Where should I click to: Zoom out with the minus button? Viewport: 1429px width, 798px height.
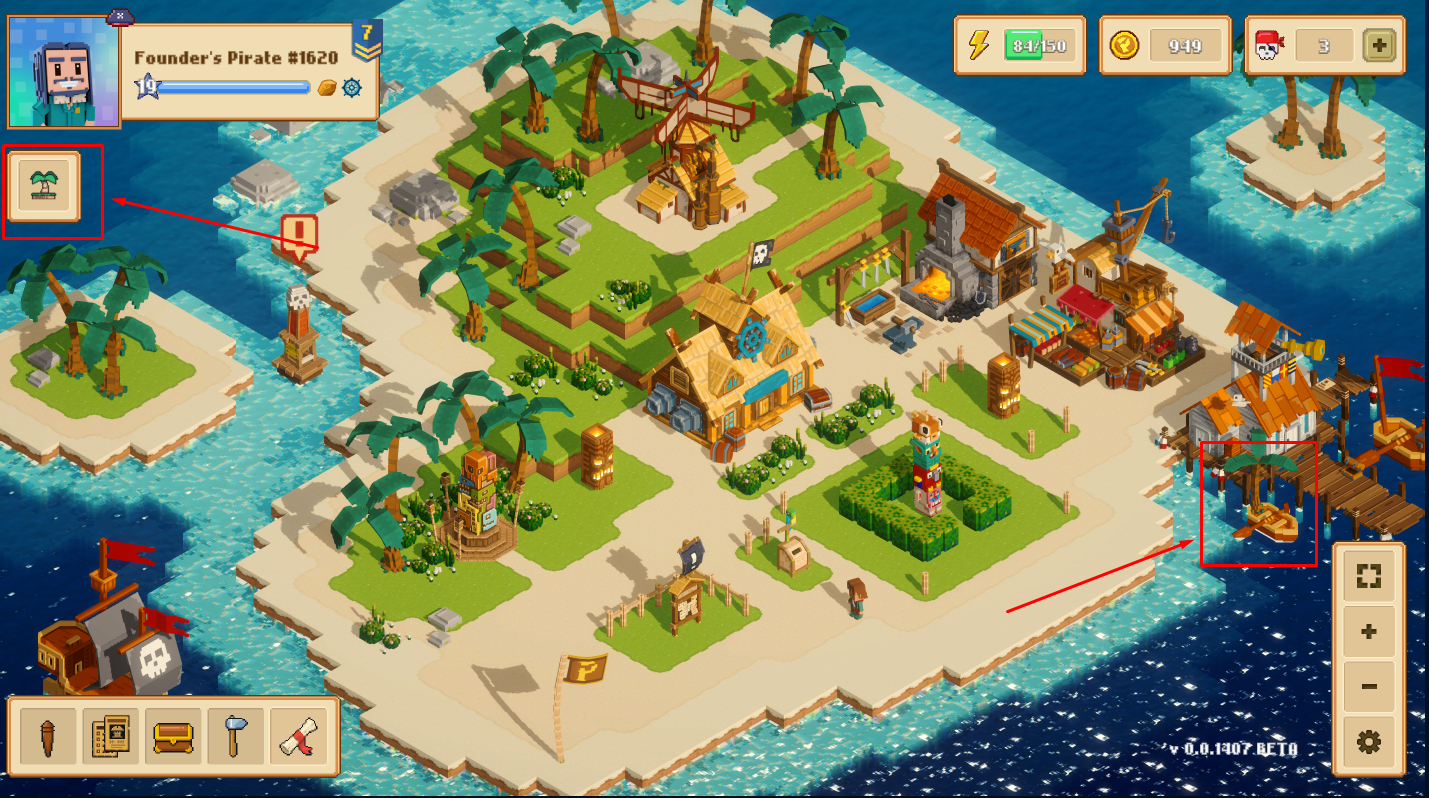tap(1369, 687)
